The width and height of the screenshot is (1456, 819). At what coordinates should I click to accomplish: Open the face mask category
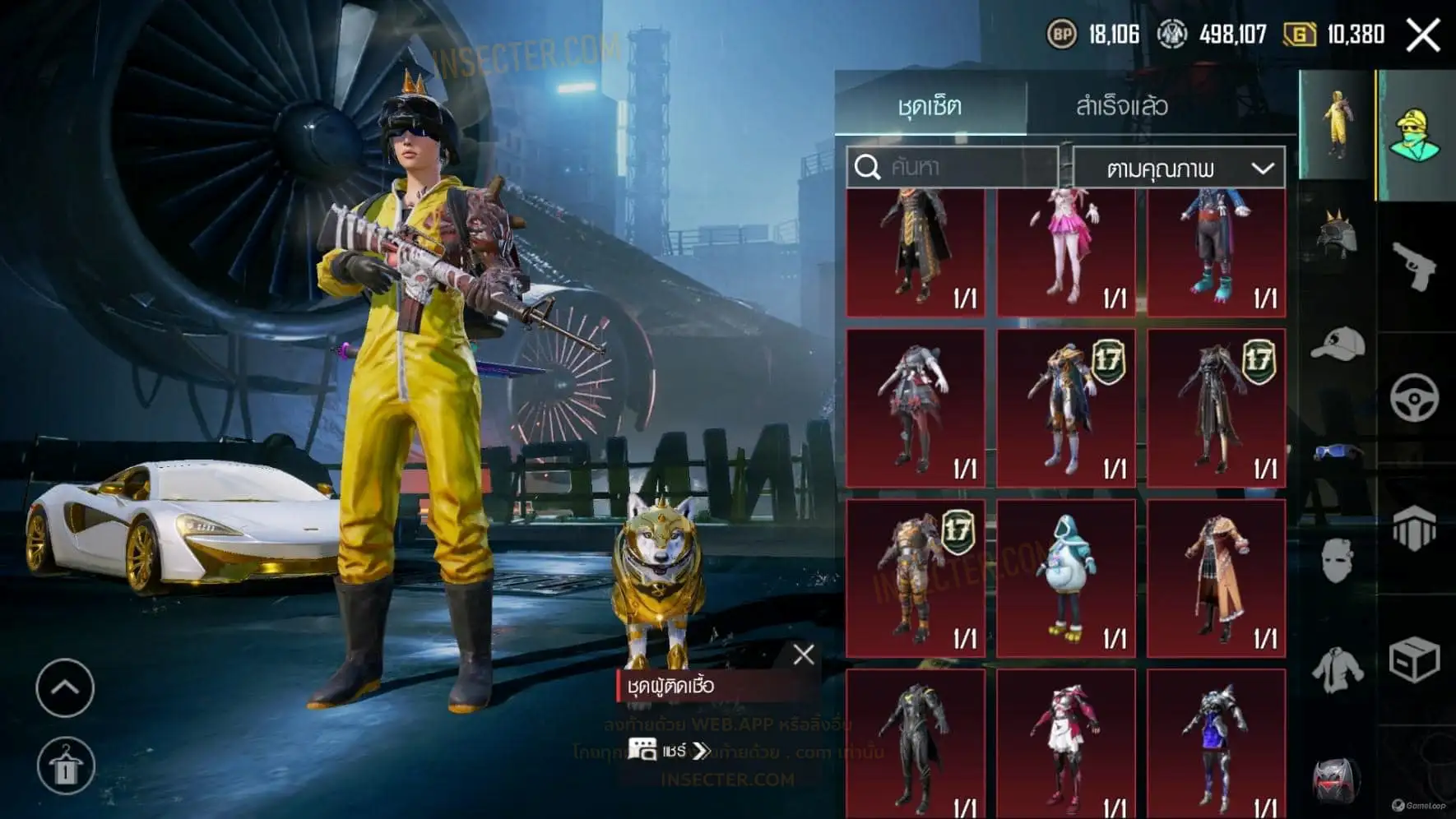click(x=1337, y=562)
